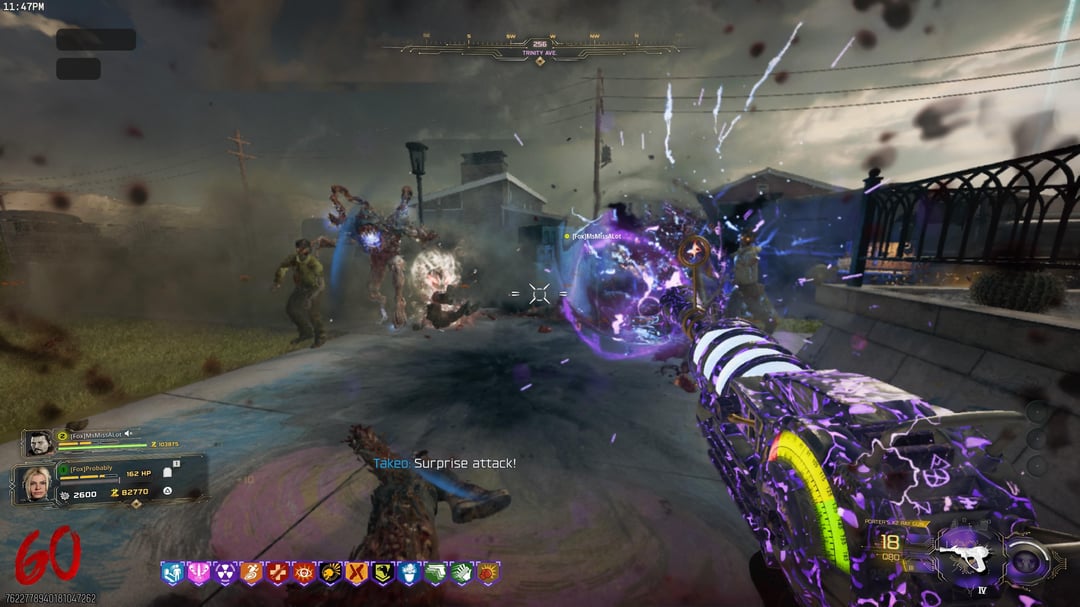Screen dimensions: 1080x607
Task: Select the green fist Melee Macchiato perk
Action: tap(461, 573)
